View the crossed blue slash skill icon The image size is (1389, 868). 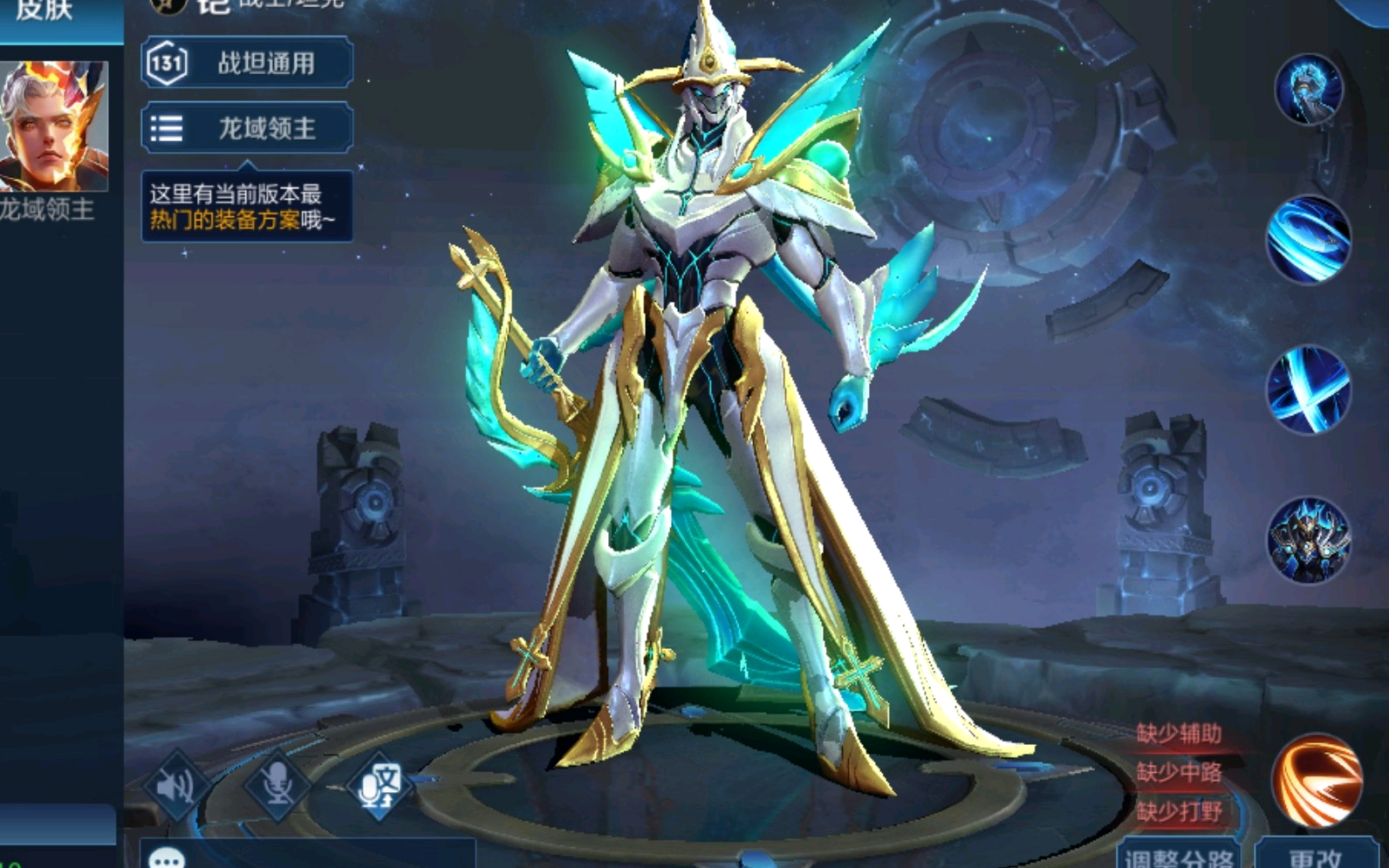tap(1307, 389)
